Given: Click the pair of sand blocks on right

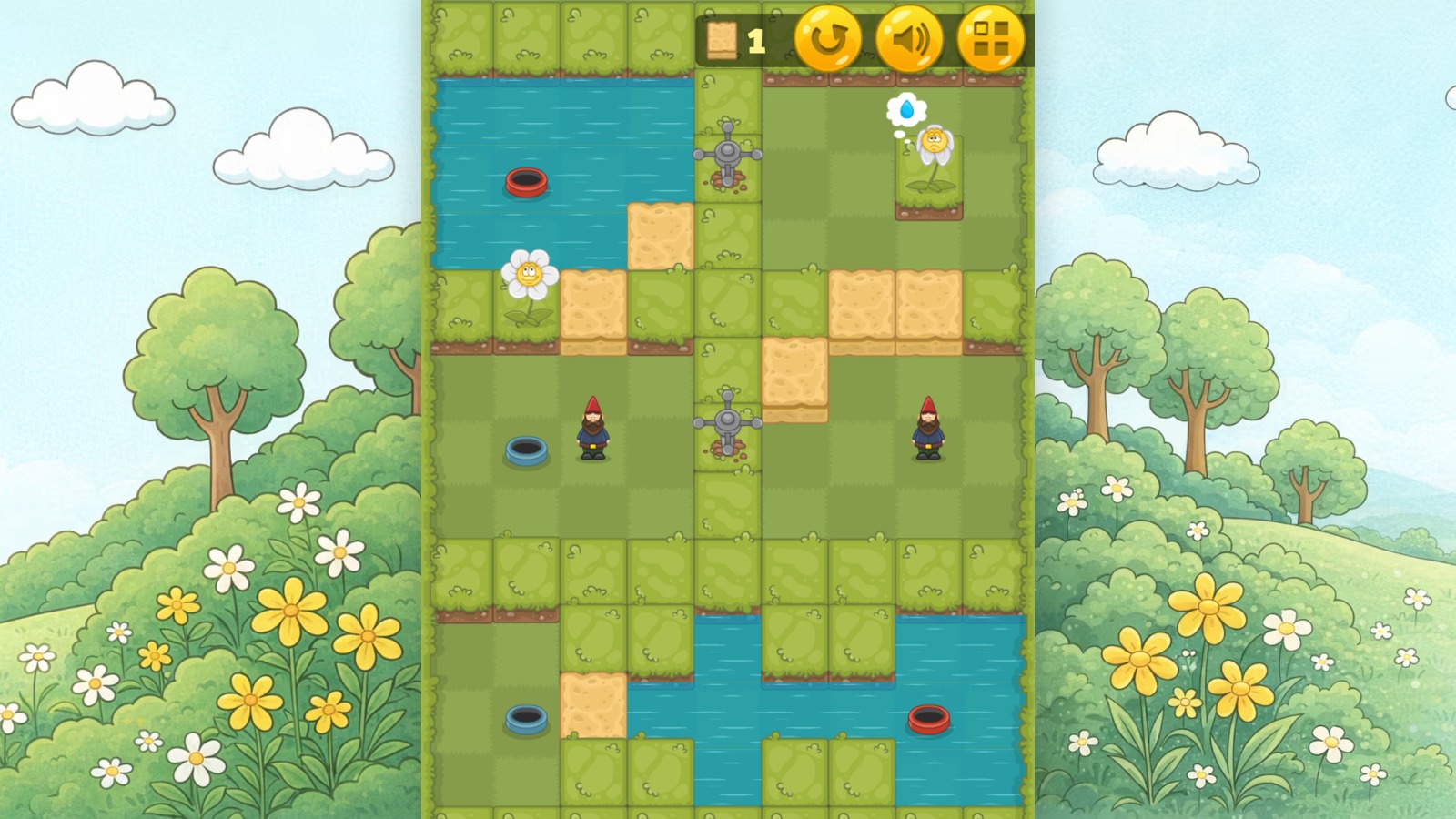Looking at the screenshot, I should (x=894, y=305).
